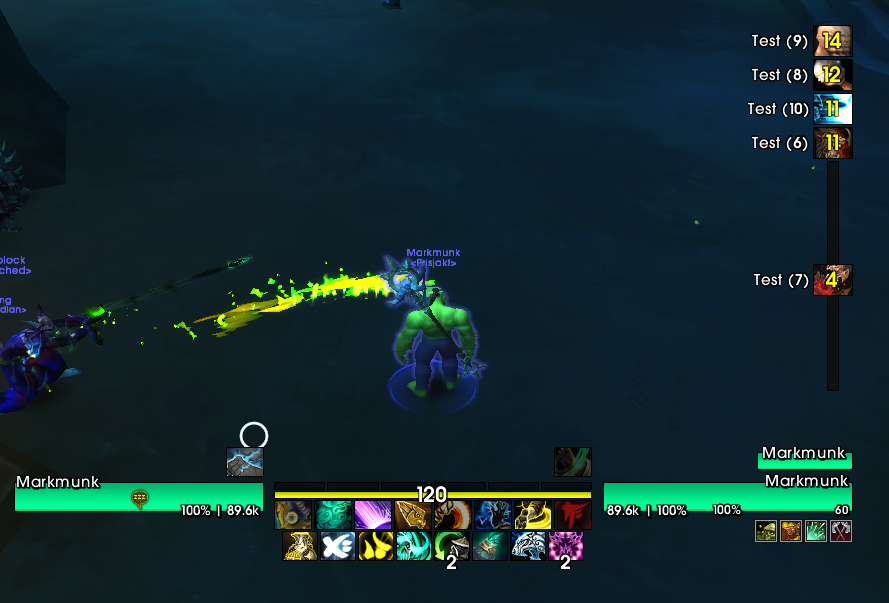Use the golden armored statue ability
889x603 pixels.
(x=299, y=546)
